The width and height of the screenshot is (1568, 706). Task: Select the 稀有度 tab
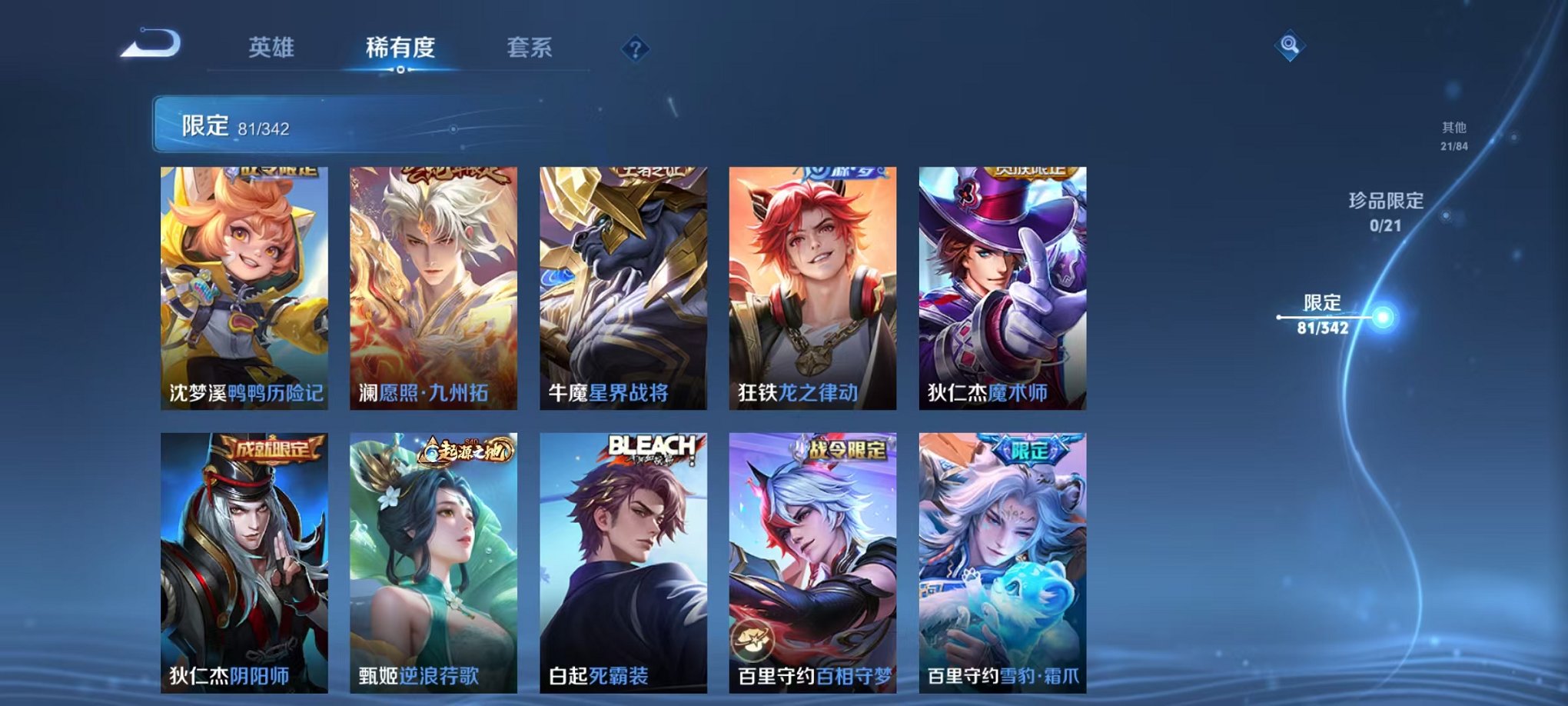click(x=401, y=46)
